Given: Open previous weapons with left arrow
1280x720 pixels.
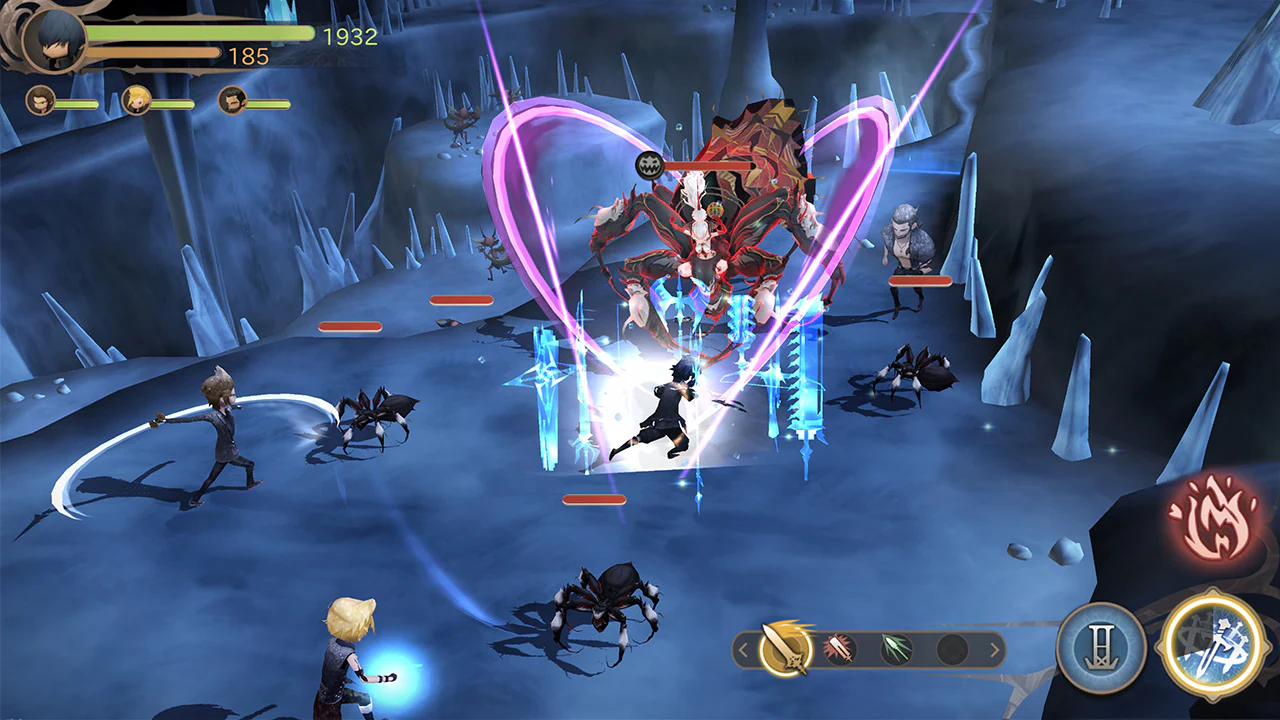Looking at the screenshot, I should point(744,648).
